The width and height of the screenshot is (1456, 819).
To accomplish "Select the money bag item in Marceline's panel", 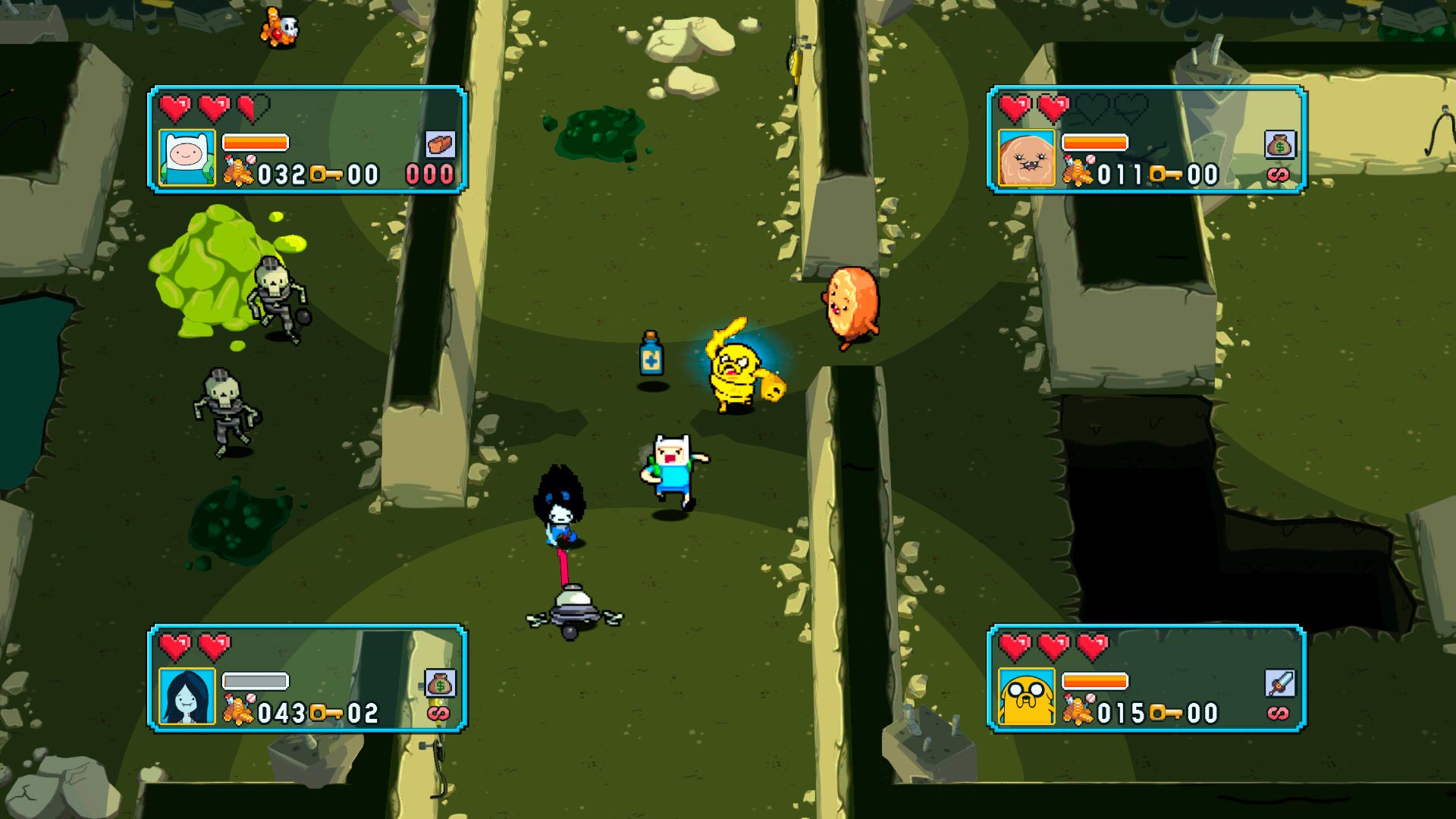I will pos(440,683).
